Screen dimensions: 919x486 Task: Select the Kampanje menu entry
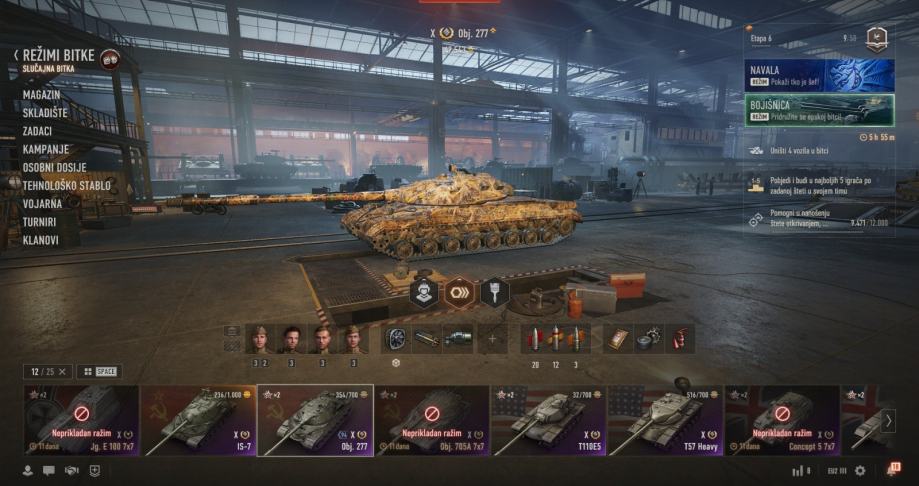(x=46, y=149)
